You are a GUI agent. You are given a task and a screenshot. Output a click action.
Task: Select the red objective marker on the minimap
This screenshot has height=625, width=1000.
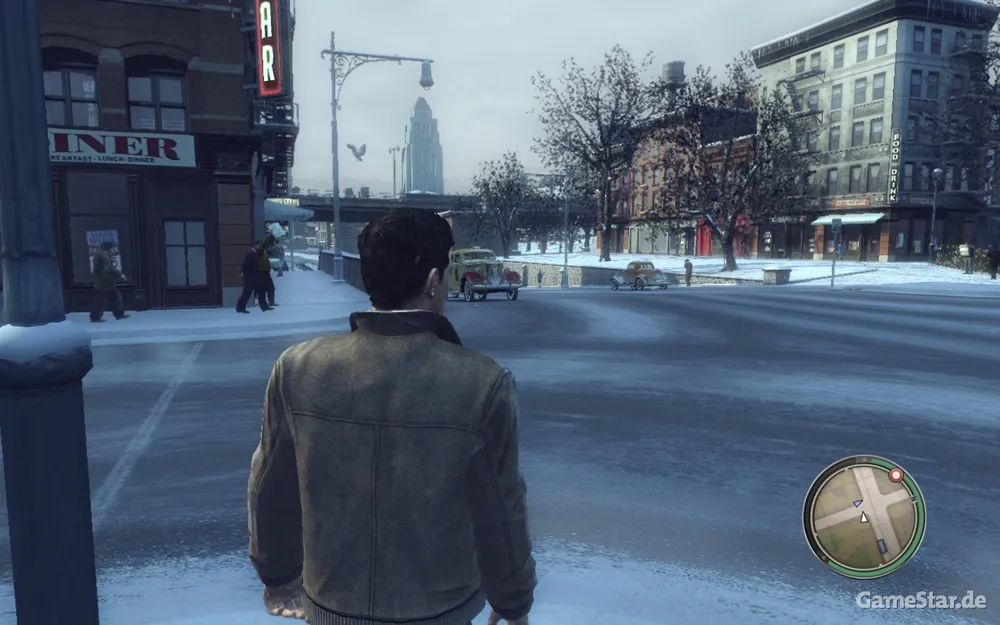click(x=896, y=476)
